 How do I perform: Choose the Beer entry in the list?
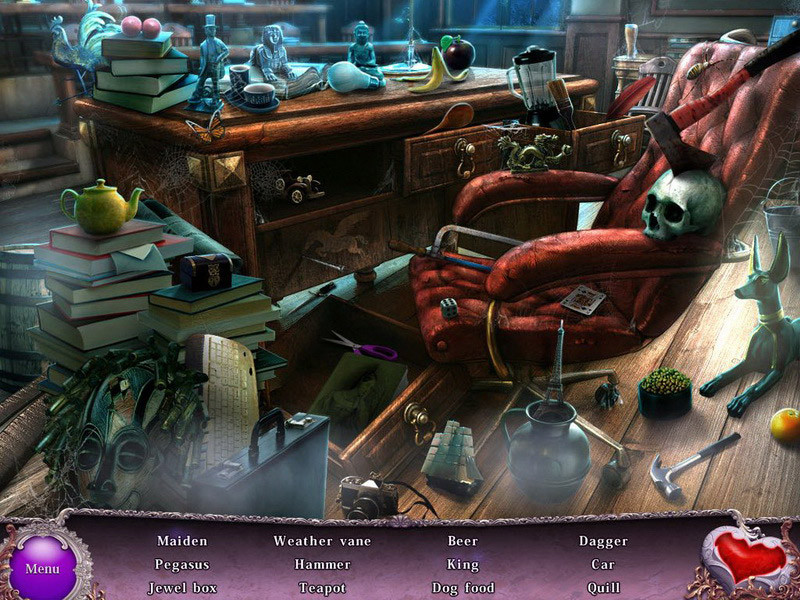tap(463, 541)
